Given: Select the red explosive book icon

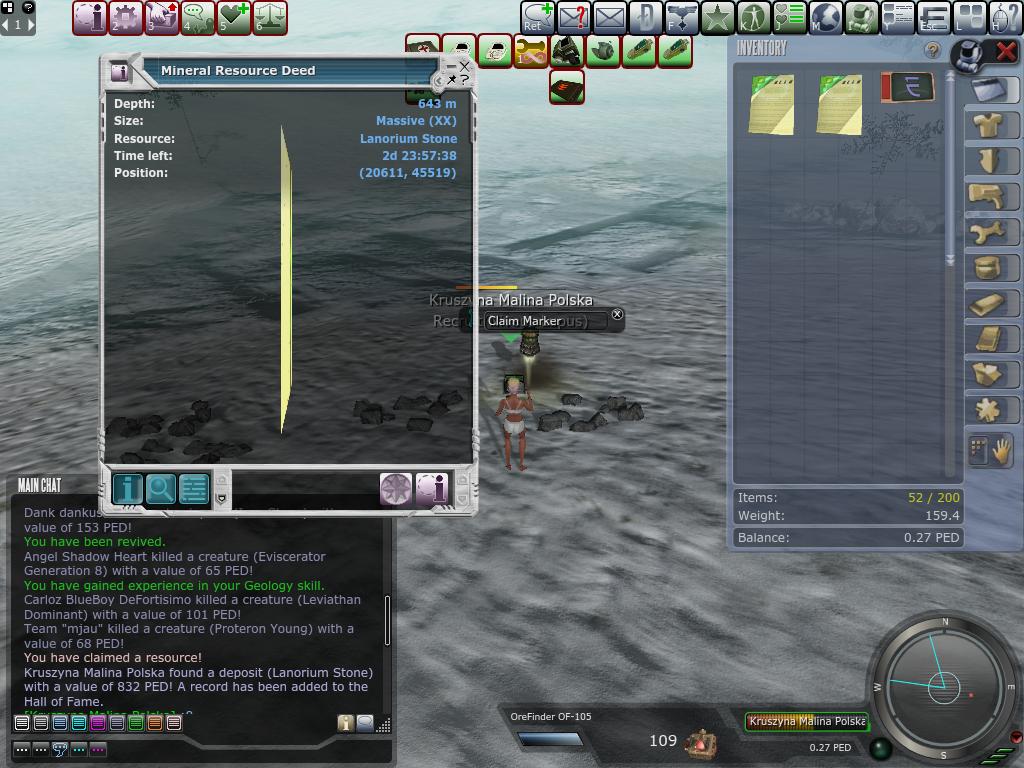Looking at the screenshot, I should tap(567, 87).
